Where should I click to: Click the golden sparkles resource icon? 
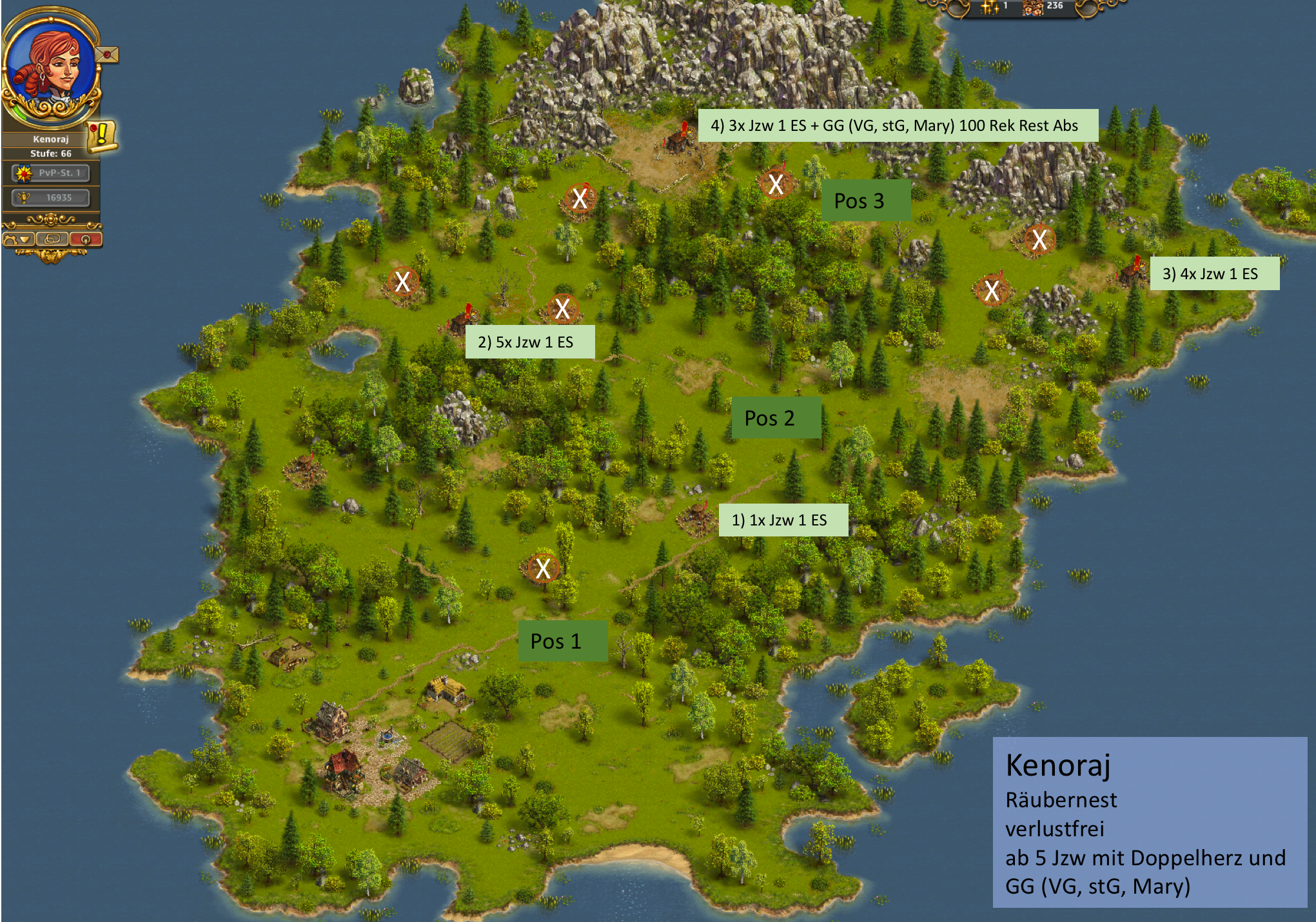point(989,7)
